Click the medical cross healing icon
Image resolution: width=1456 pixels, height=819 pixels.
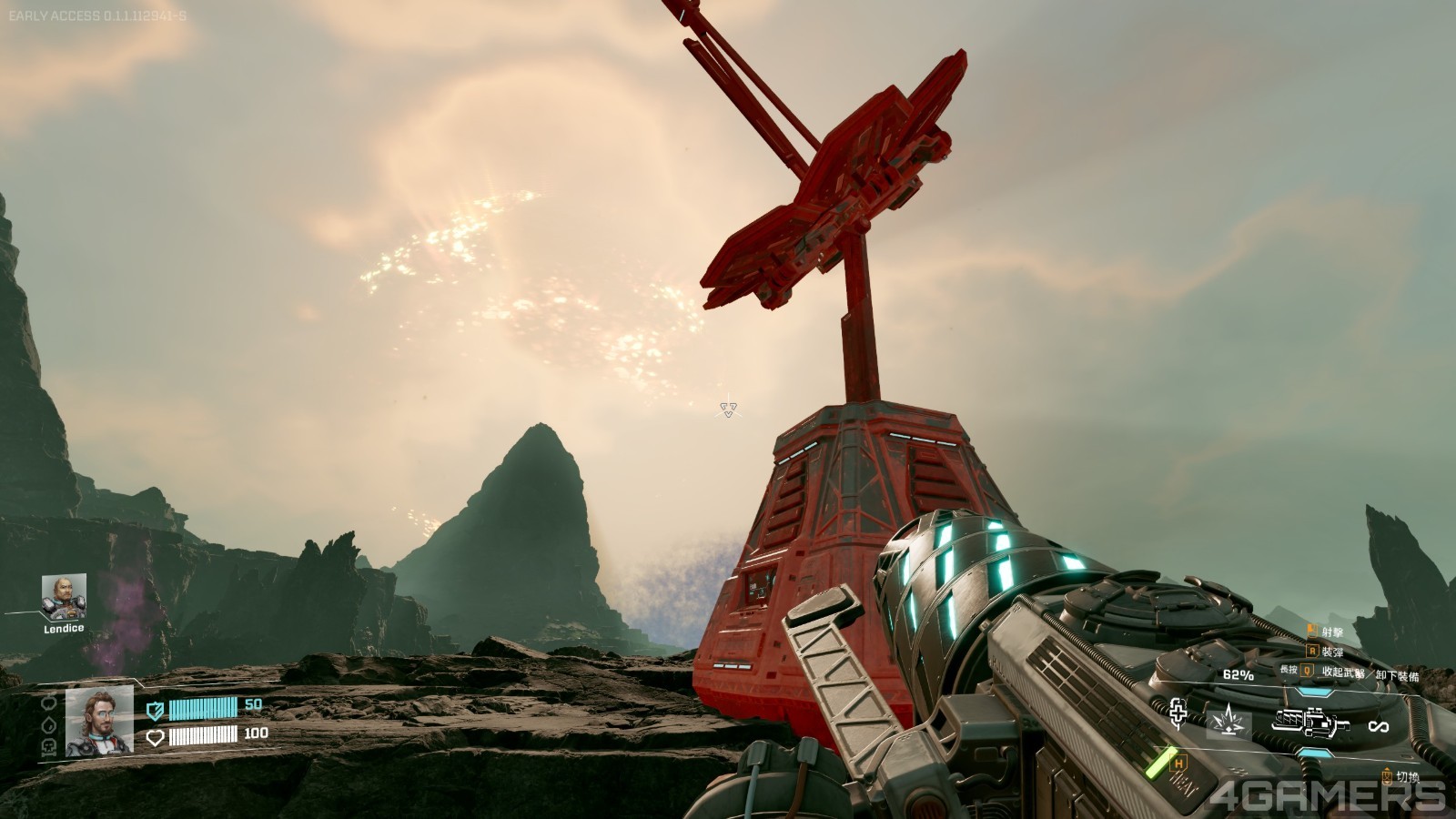[1178, 714]
